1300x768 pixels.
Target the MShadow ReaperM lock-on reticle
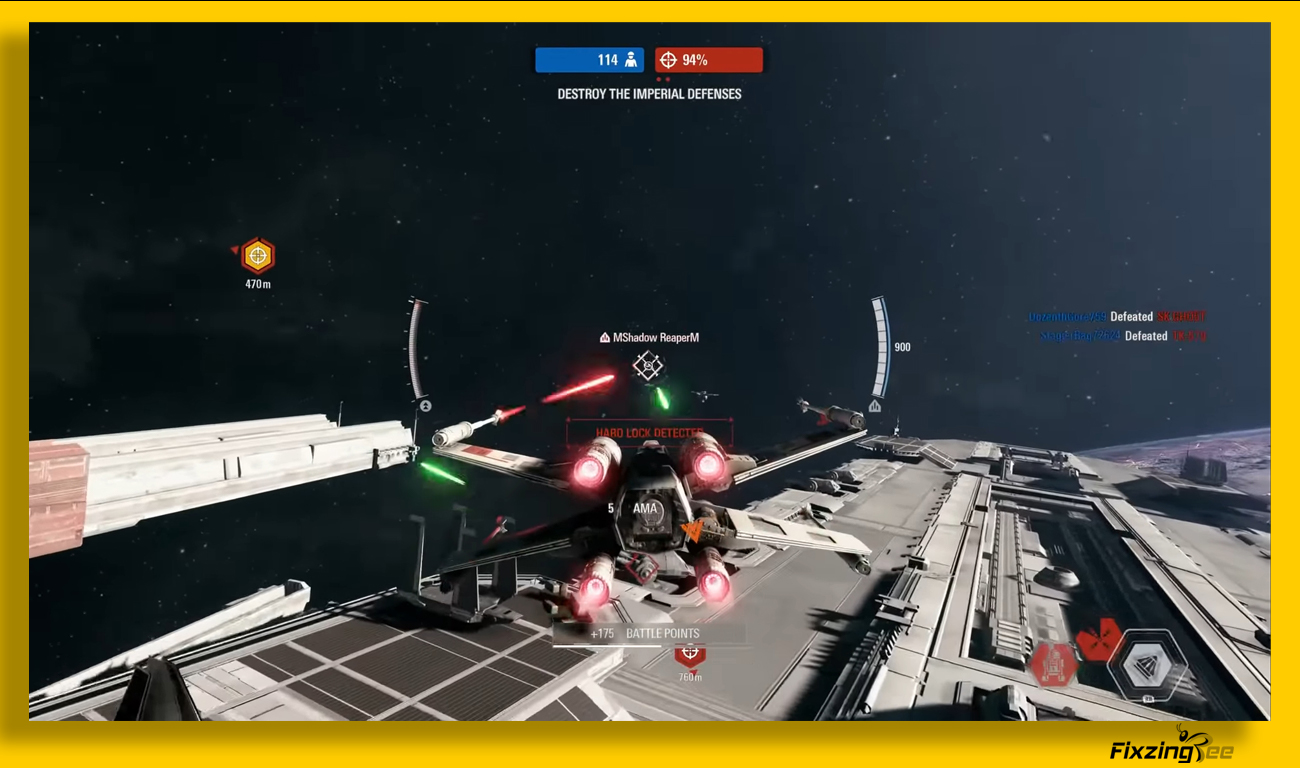[649, 366]
